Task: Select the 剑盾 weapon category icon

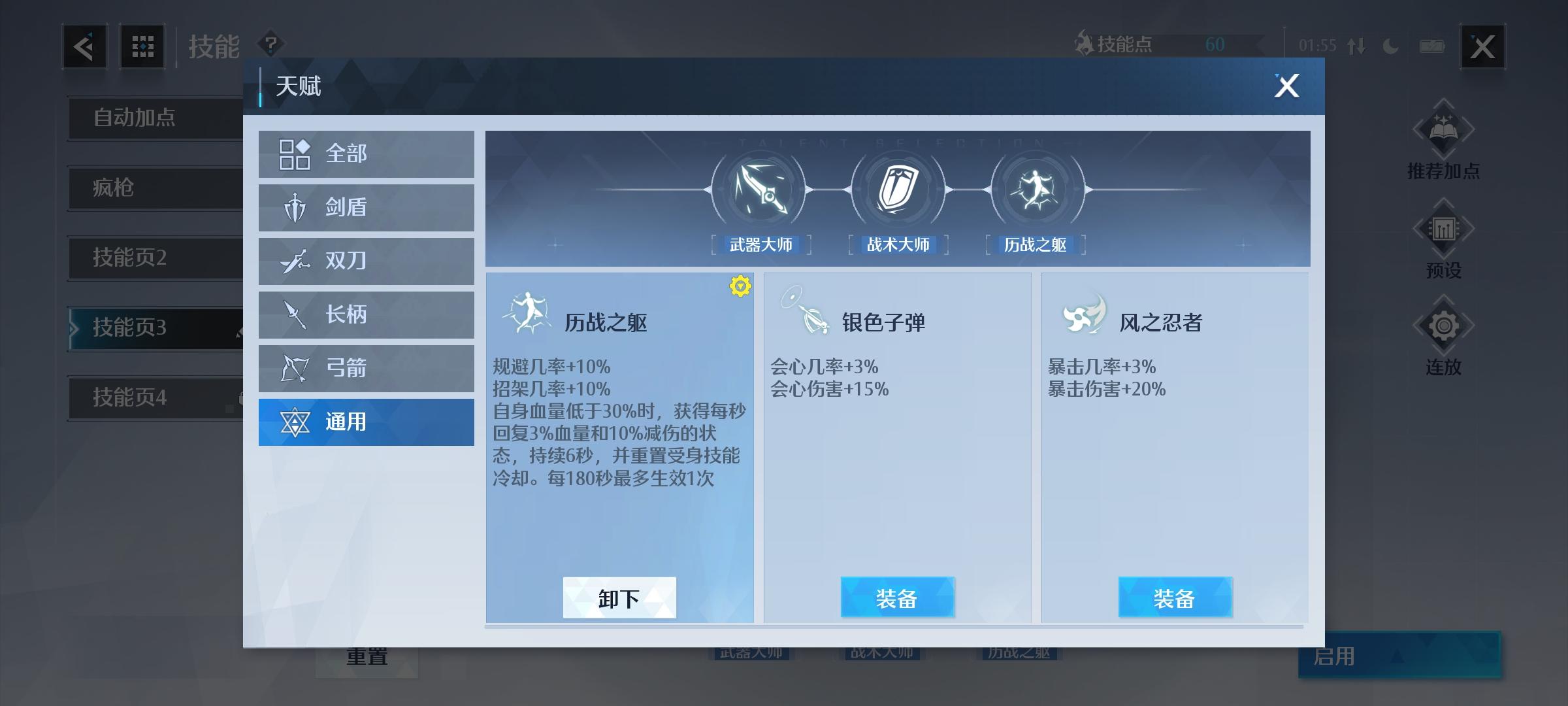Action: point(297,207)
